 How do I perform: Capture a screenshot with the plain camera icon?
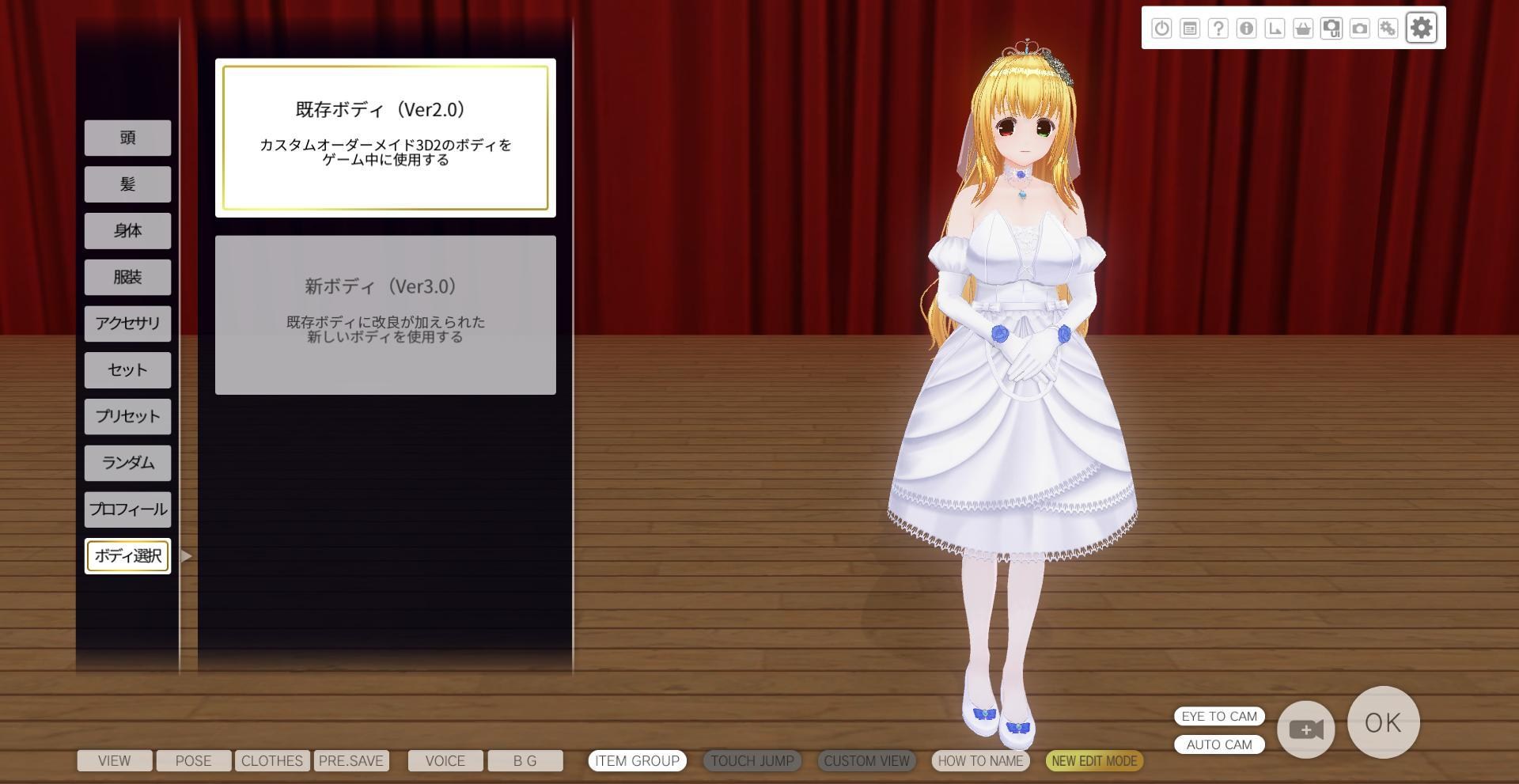pyautogui.click(x=1362, y=28)
